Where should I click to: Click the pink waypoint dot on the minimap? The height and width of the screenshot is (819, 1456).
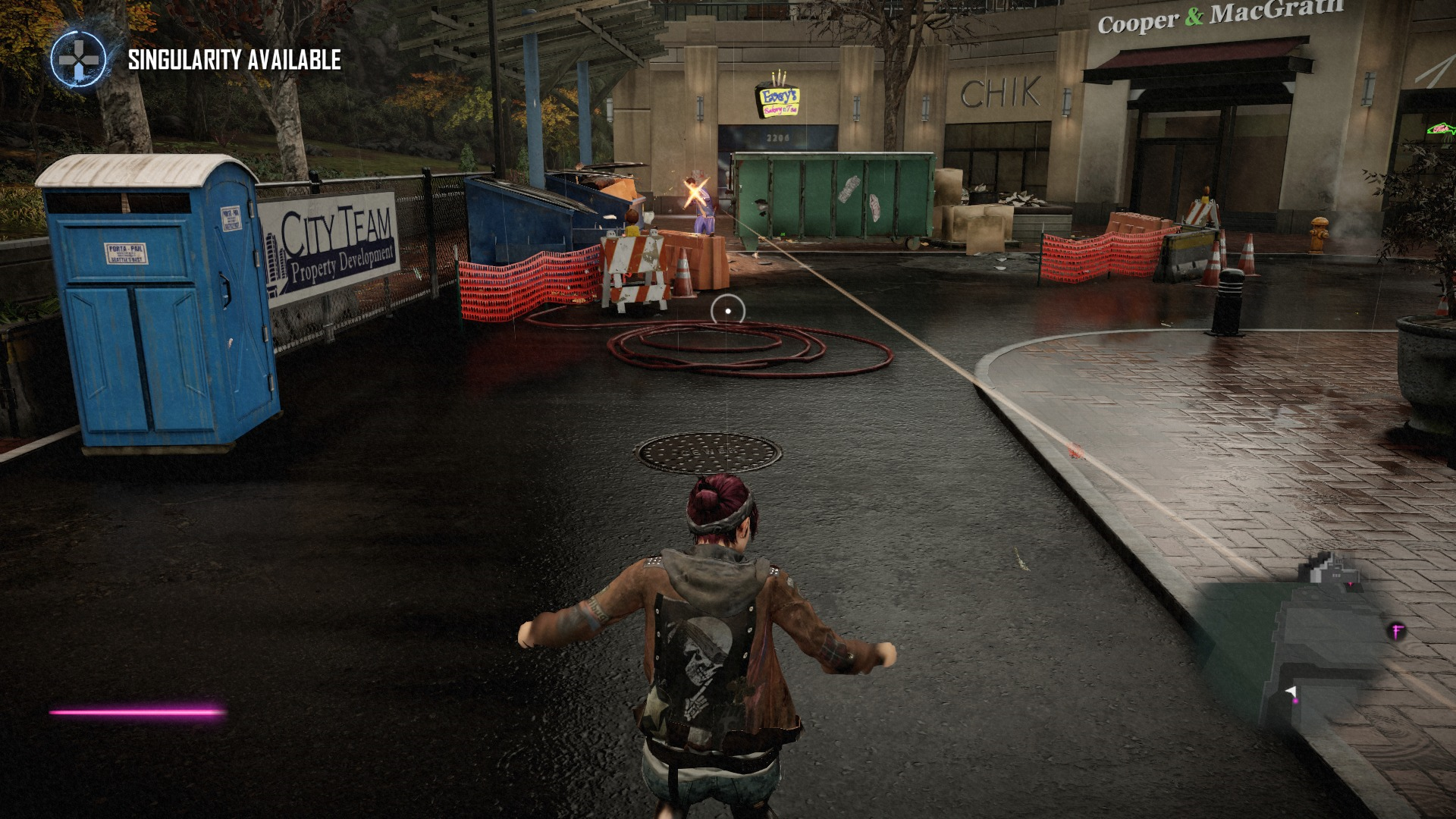pyautogui.click(x=1295, y=701)
